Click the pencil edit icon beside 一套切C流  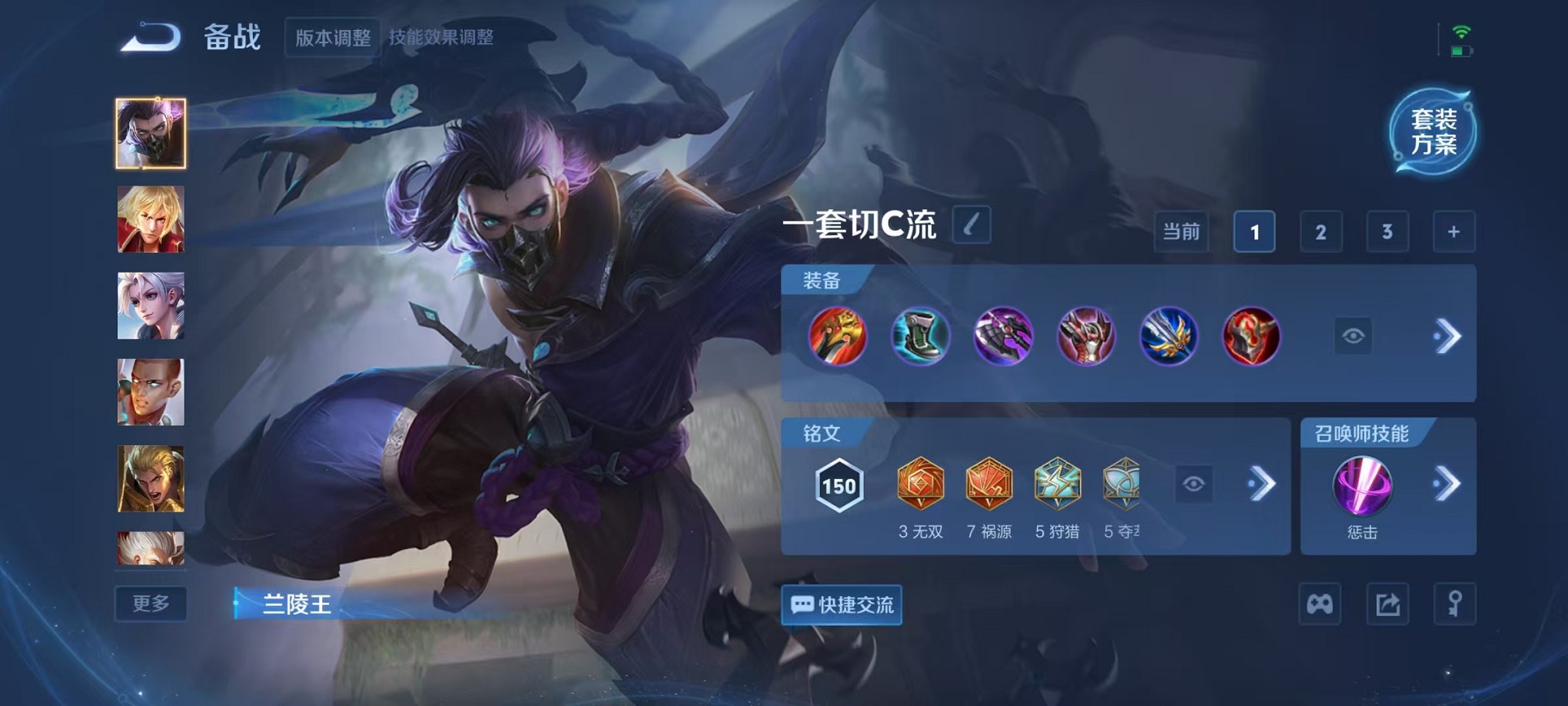pos(970,227)
